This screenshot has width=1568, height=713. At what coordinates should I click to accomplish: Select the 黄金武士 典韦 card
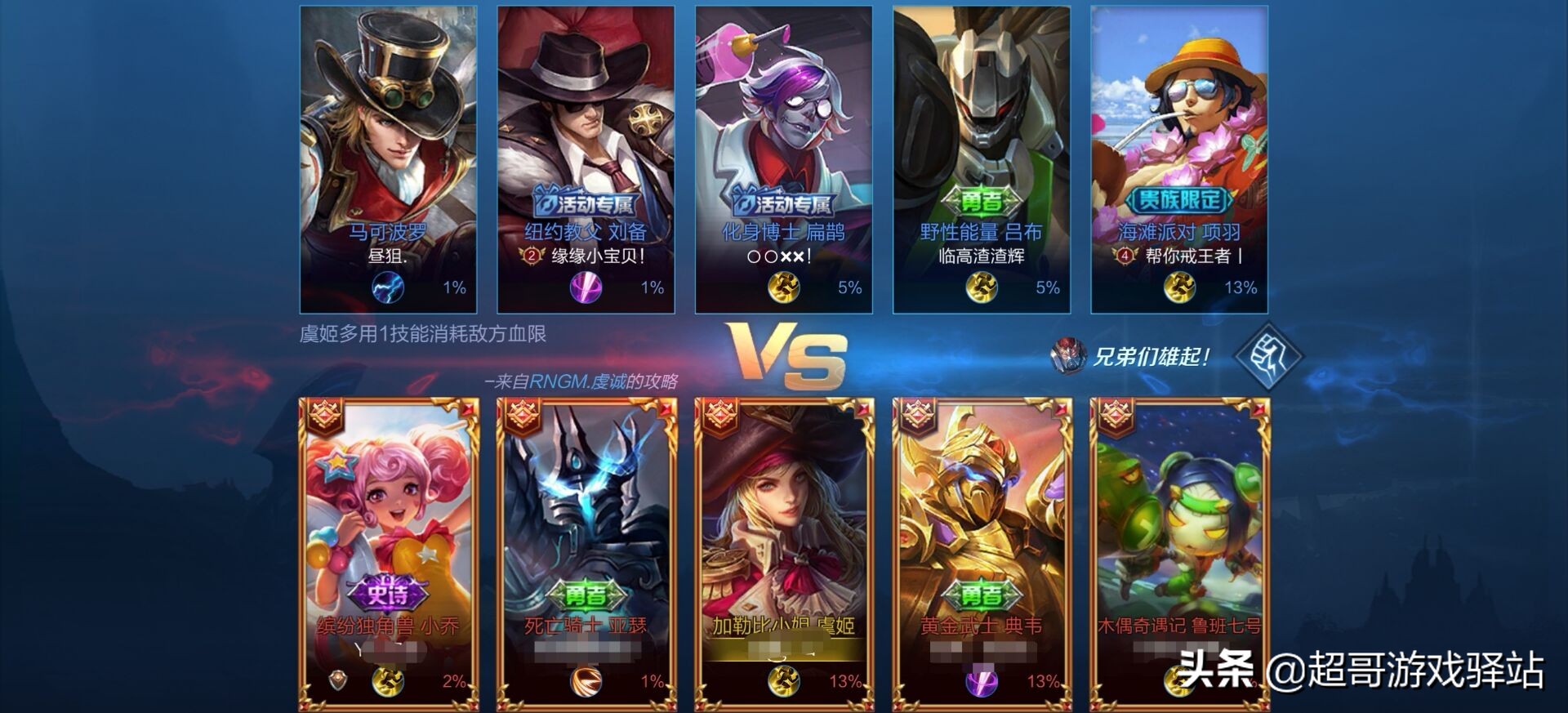(x=982, y=555)
